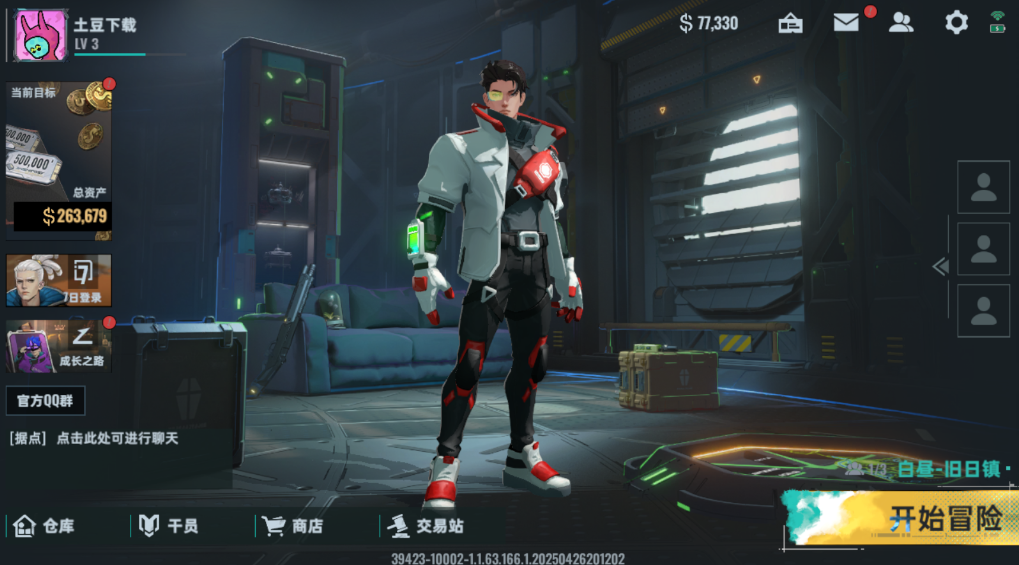Viewport: 1019px width, 565px height.
Task: Open the gear settings icon
Action: click(x=956, y=23)
